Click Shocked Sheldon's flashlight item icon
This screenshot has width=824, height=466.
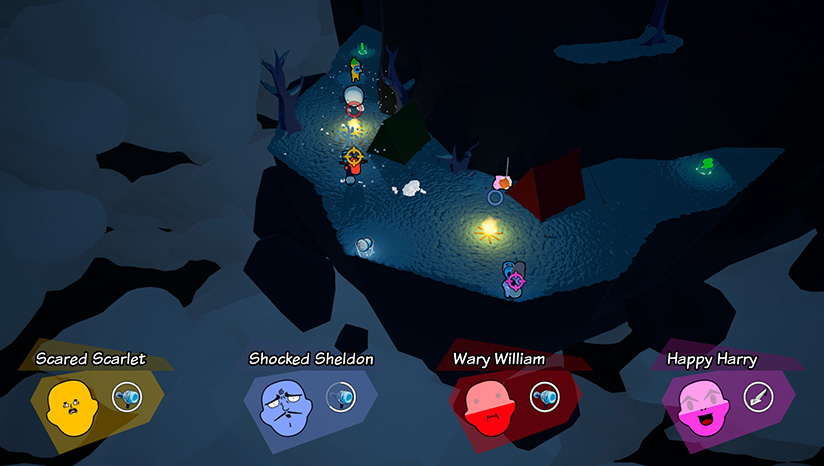click(x=342, y=398)
